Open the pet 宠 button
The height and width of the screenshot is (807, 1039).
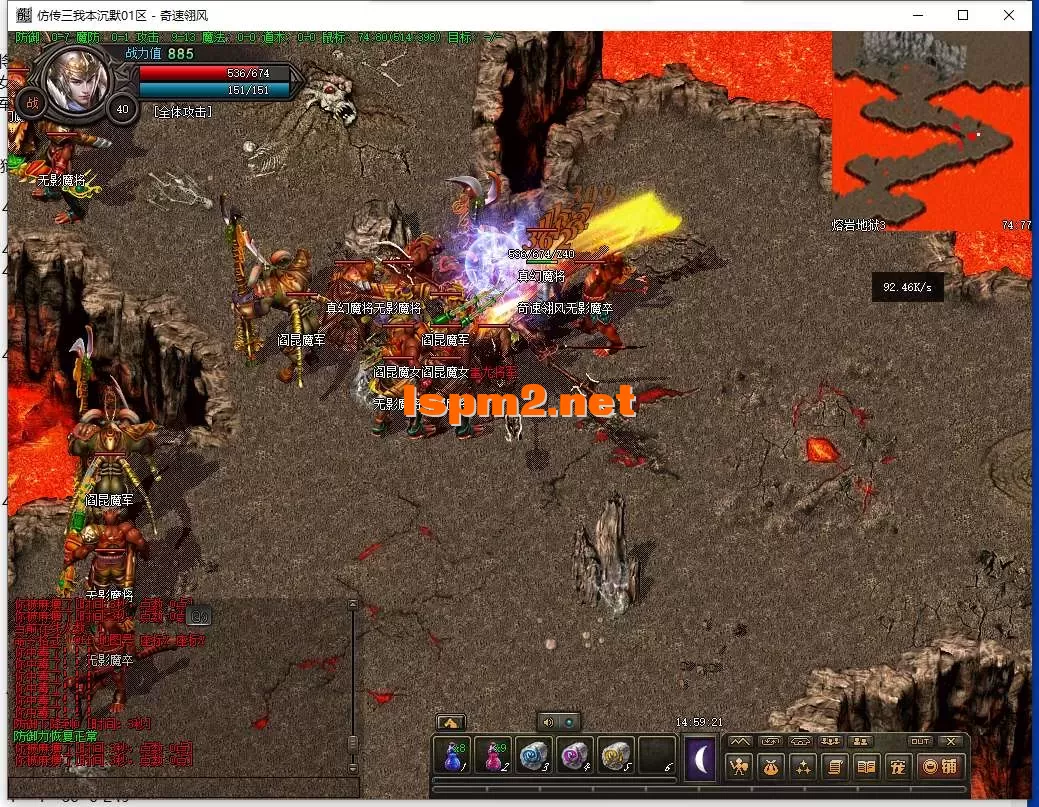click(898, 767)
